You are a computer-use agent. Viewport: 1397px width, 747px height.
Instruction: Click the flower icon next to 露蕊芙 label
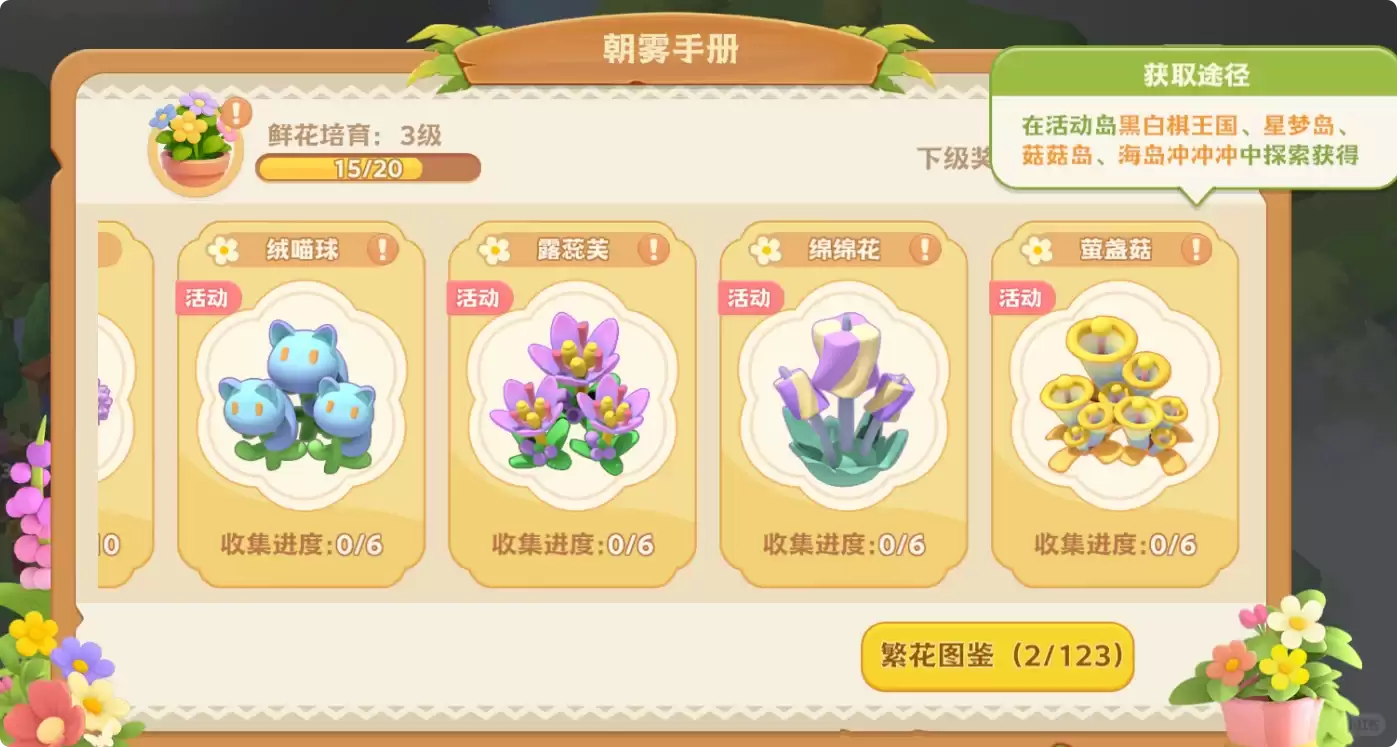(x=494, y=249)
